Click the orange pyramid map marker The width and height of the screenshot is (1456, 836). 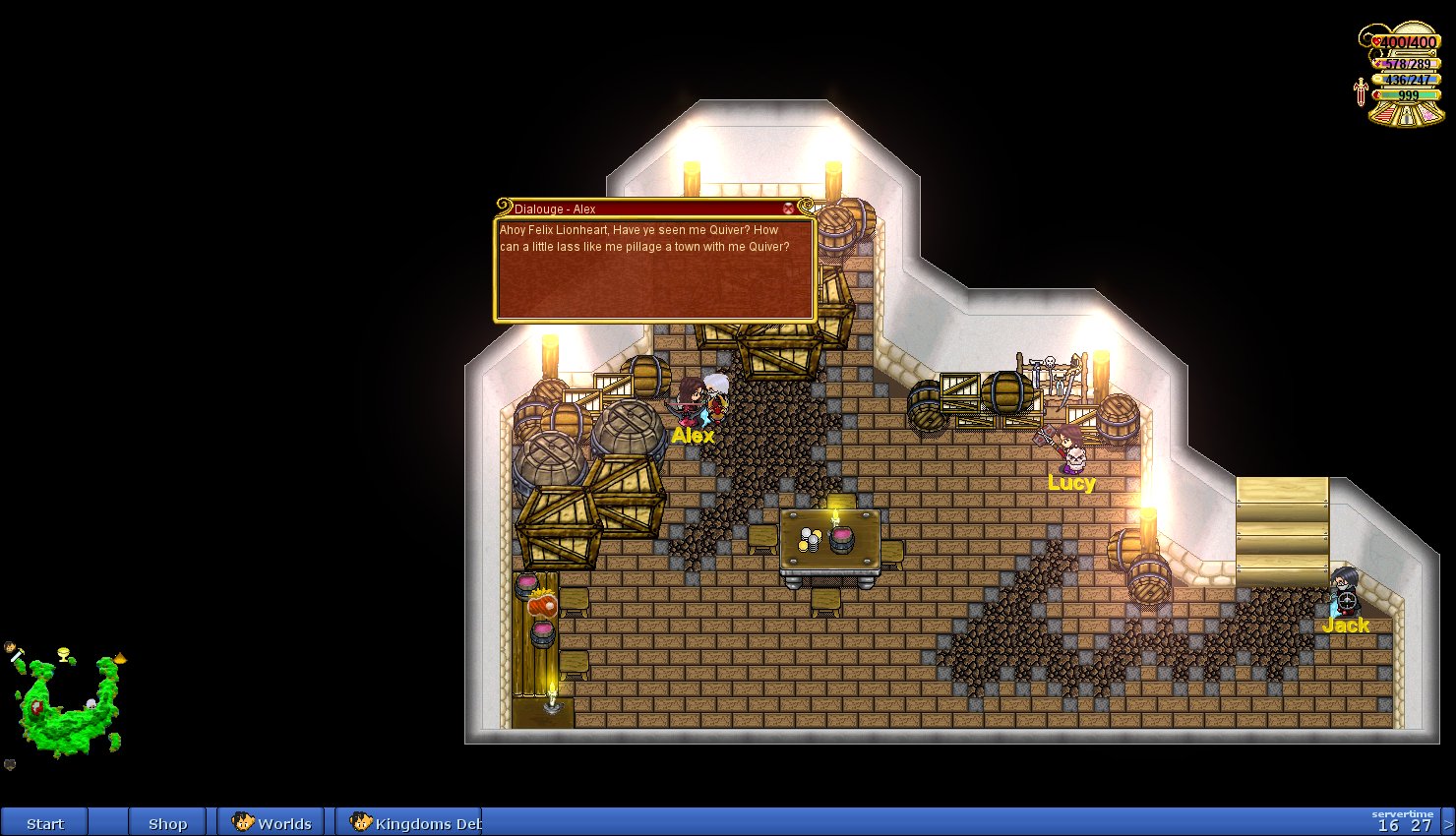pos(120,657)
